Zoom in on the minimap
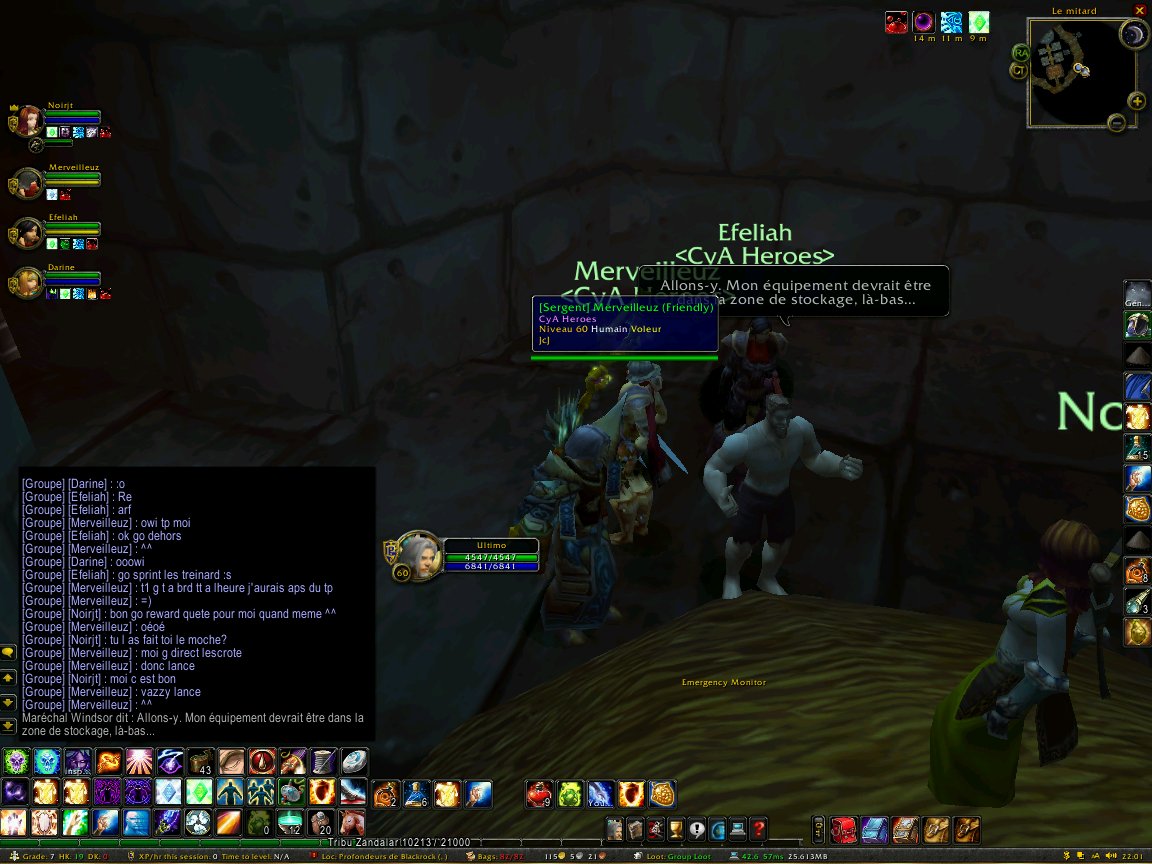Viewport: 1152px width, 864px height. click(x=1137, y=101)
